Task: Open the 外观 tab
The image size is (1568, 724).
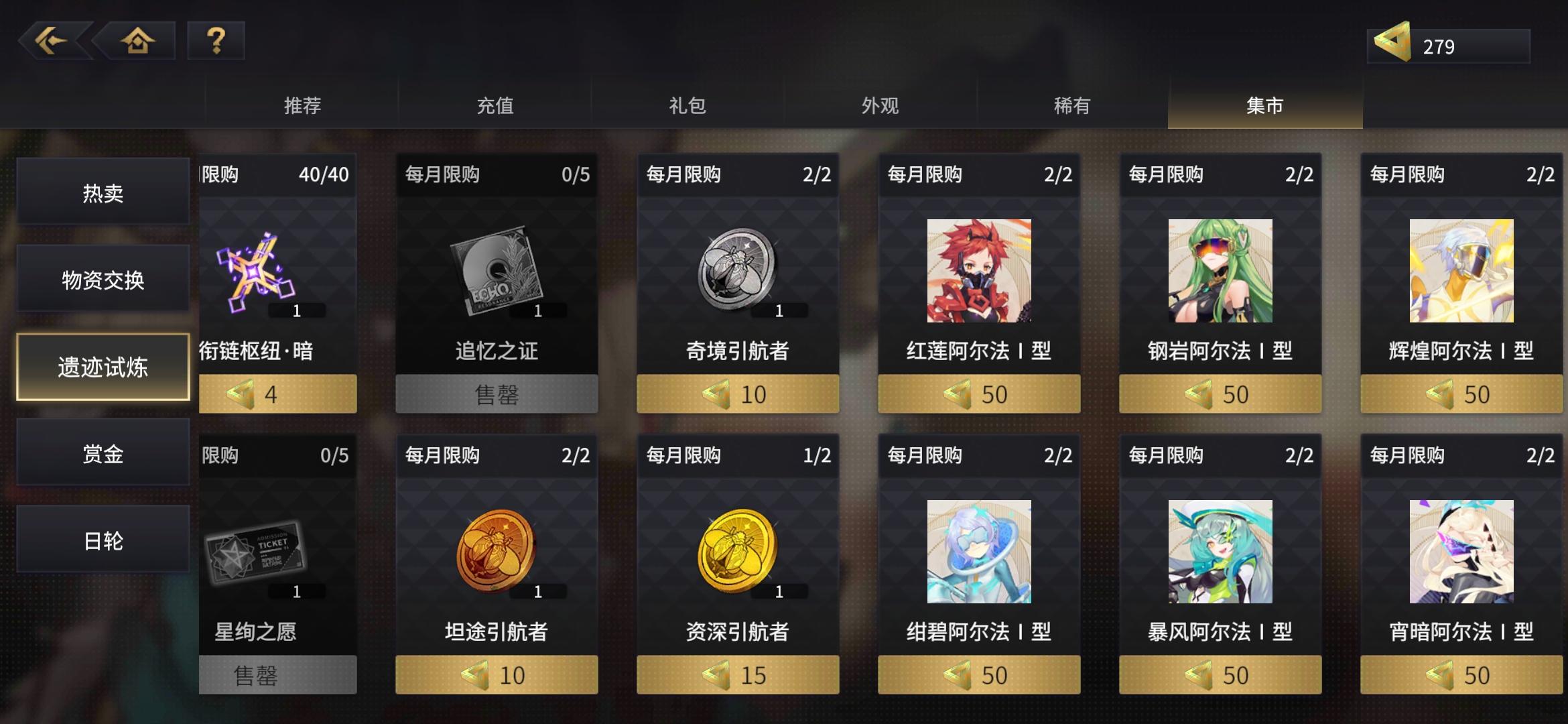Action: click(x=878, y=105)
